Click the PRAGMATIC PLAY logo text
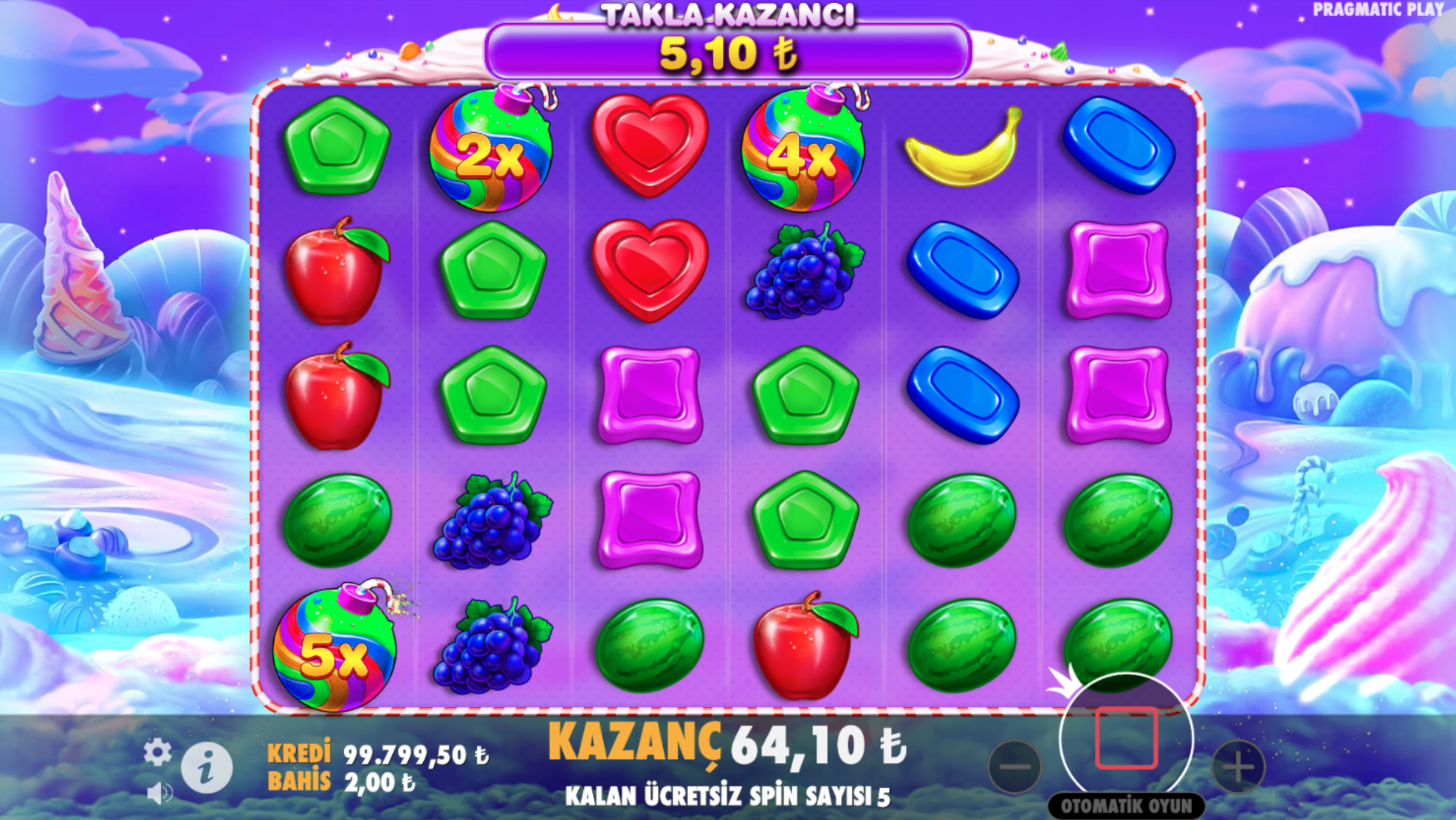The height and width of the screenshot is (820, 1456). pos(1376,10)
